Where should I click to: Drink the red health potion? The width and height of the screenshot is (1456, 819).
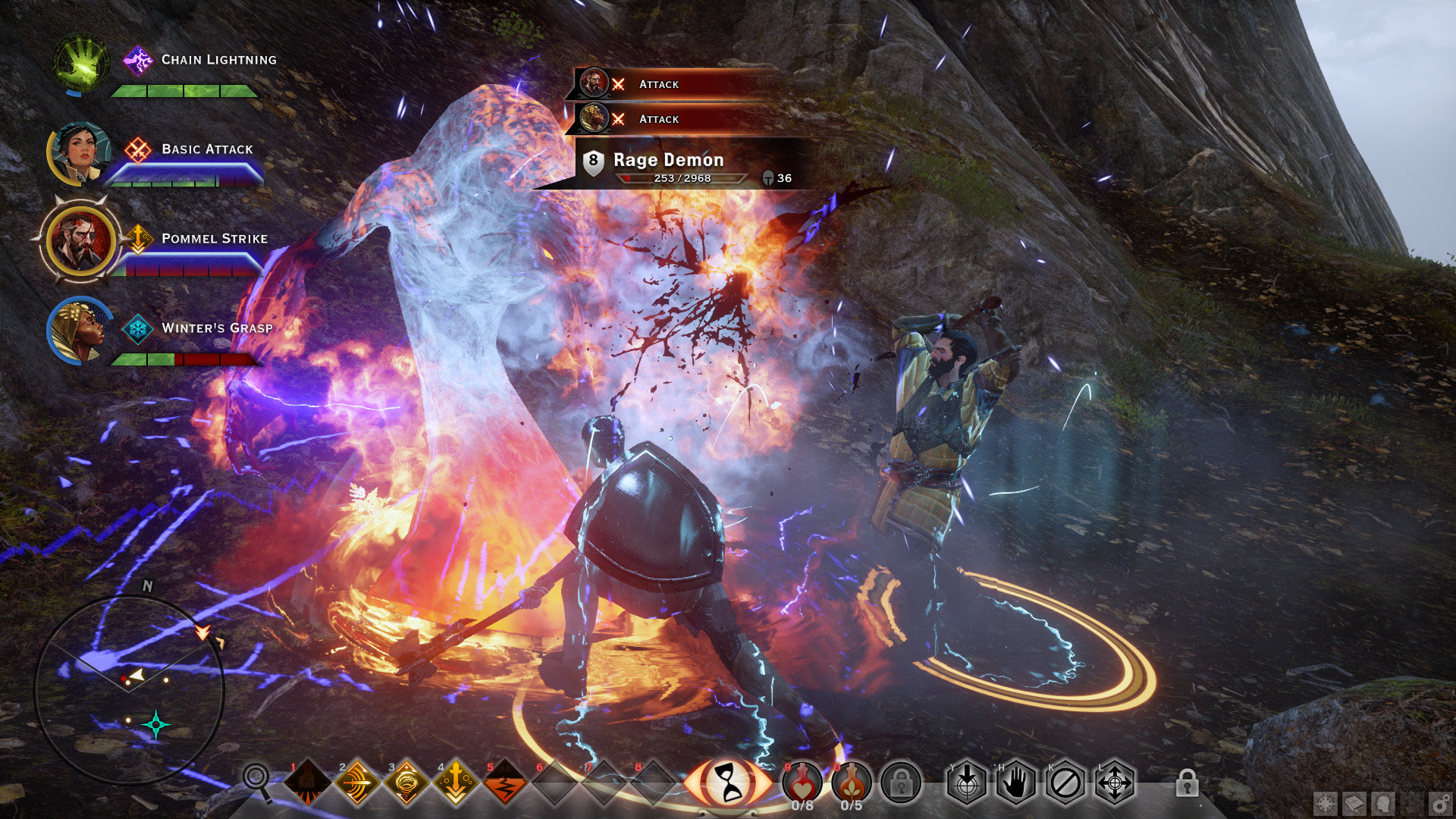pos(802,781)
